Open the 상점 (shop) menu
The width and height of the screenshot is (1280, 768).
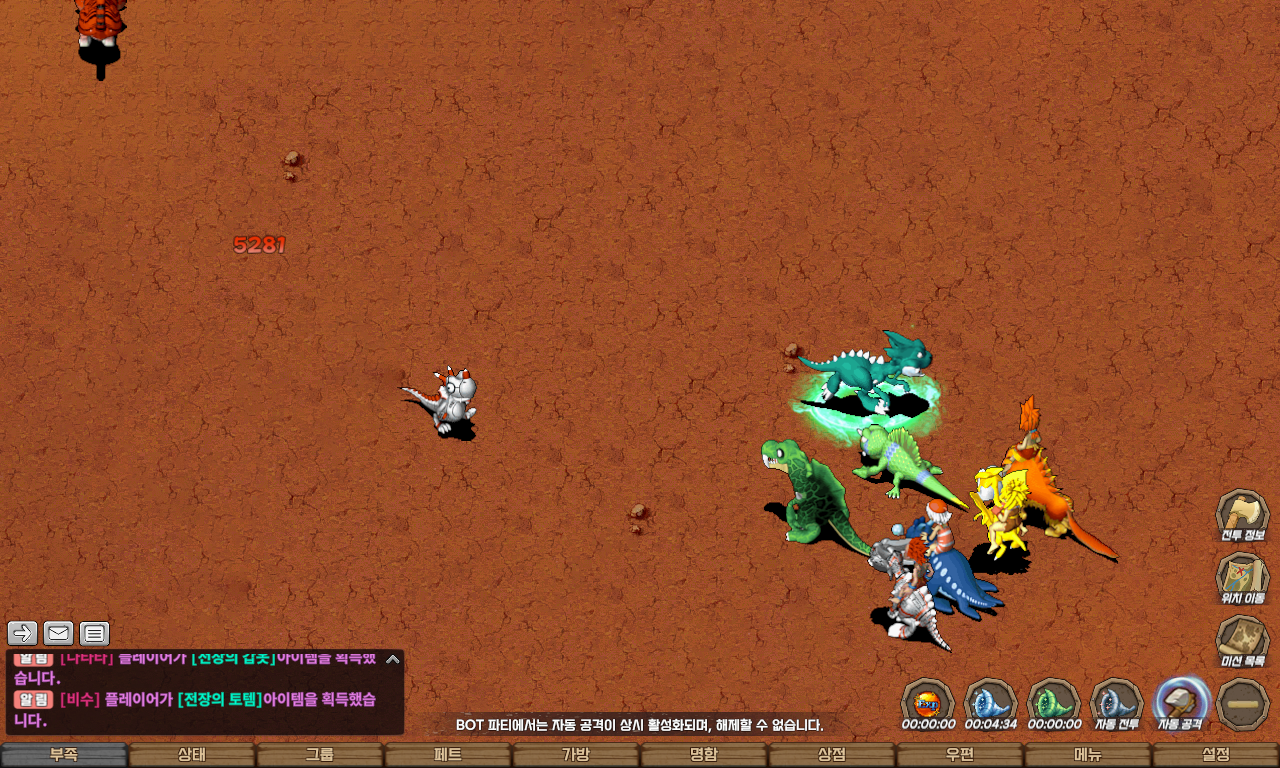[x=832, y=755]
